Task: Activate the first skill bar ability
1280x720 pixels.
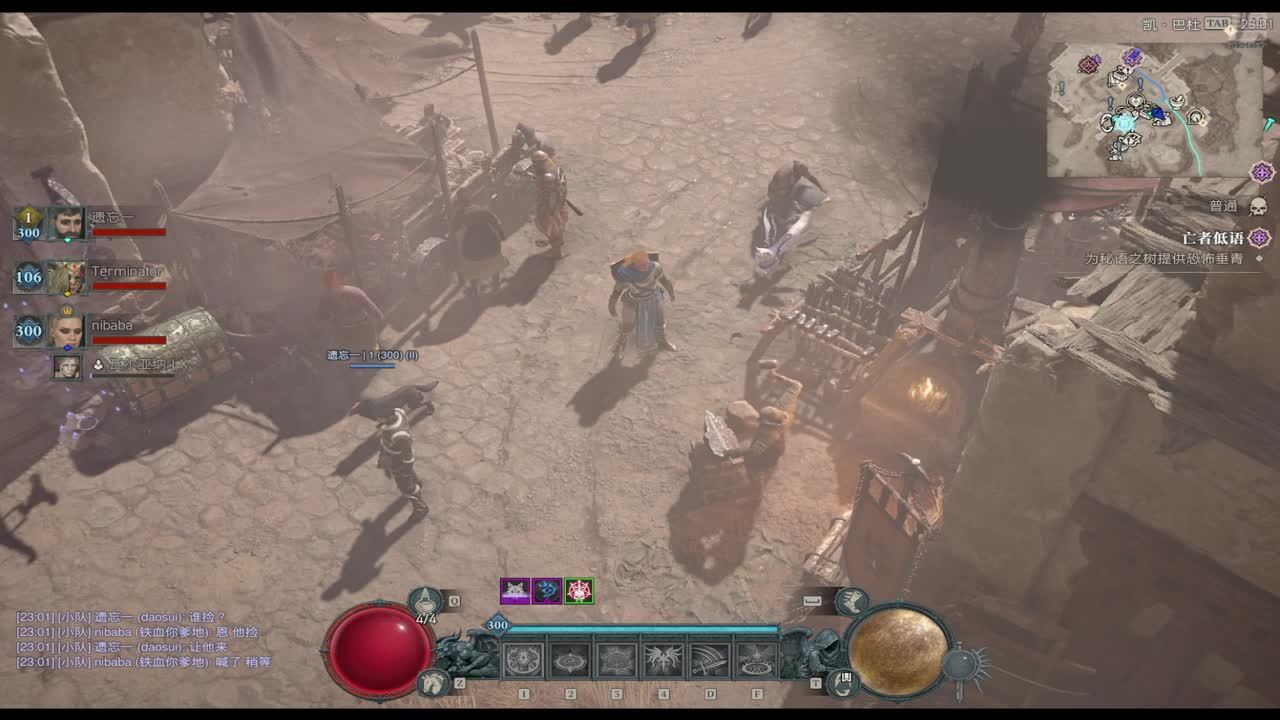Action: click(x=523, y=661)
